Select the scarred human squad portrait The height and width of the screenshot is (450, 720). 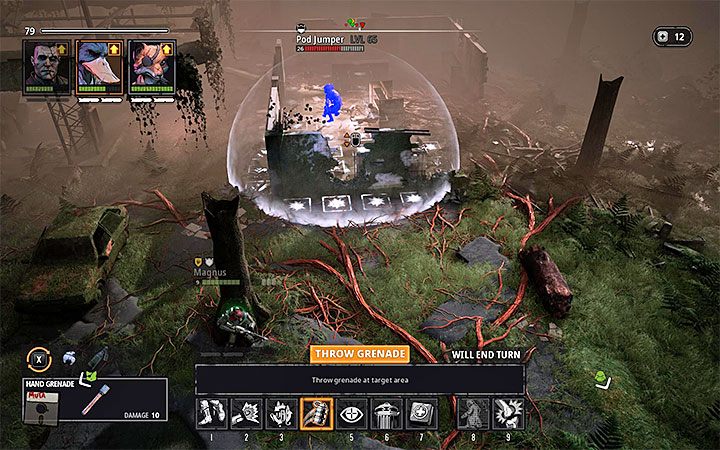point(47,66)
